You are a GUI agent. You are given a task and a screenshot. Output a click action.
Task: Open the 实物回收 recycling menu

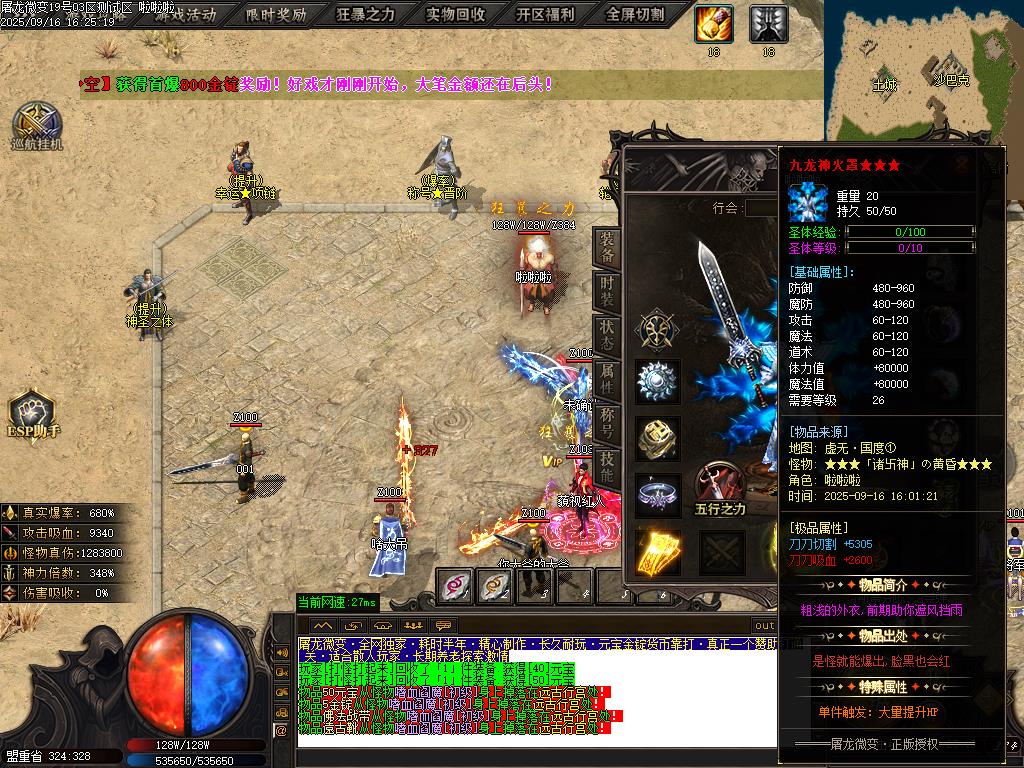click(x=456, y=15)
